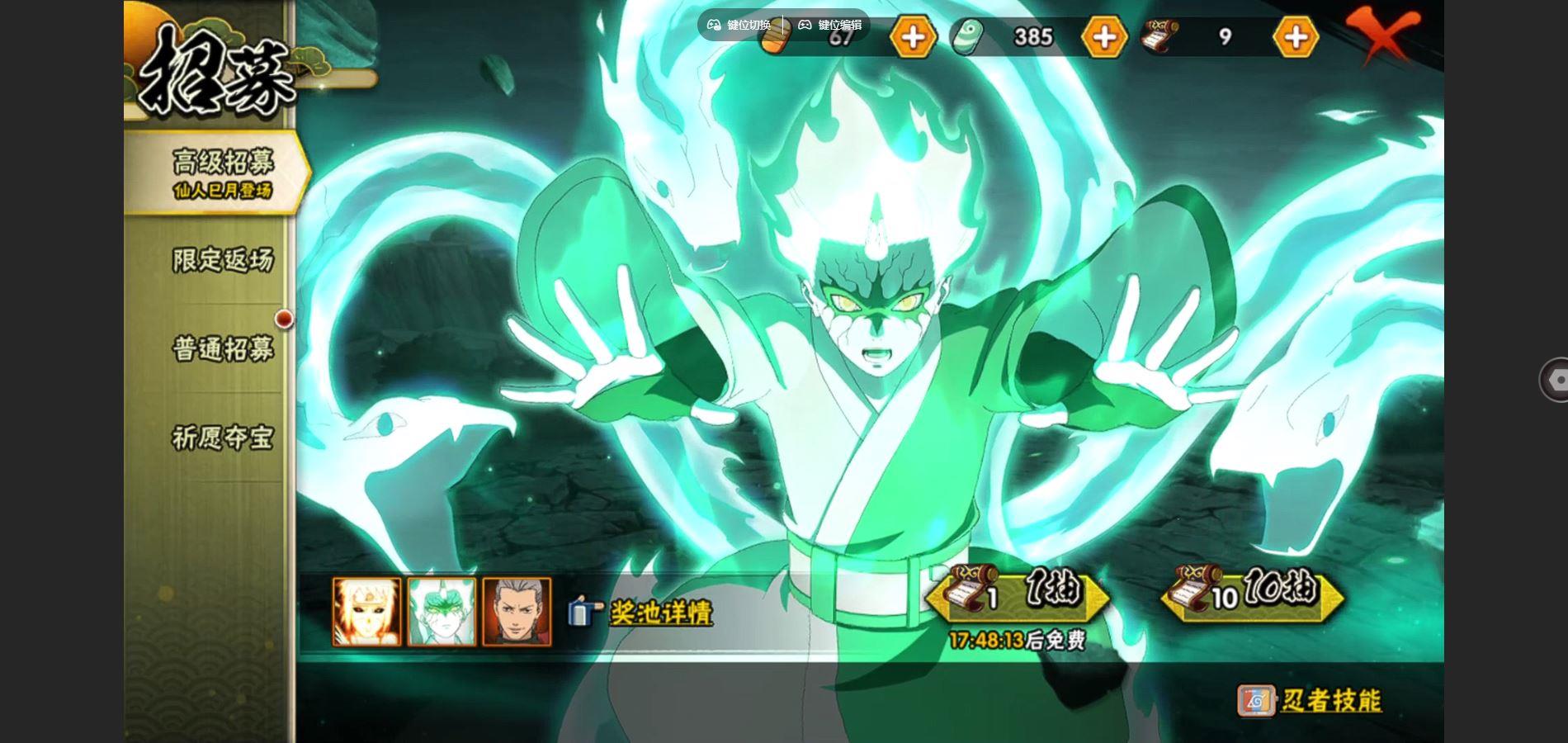Close the recruitment screen with red X
Viewport: 1568px width, 743px height.
[1381, 35]
